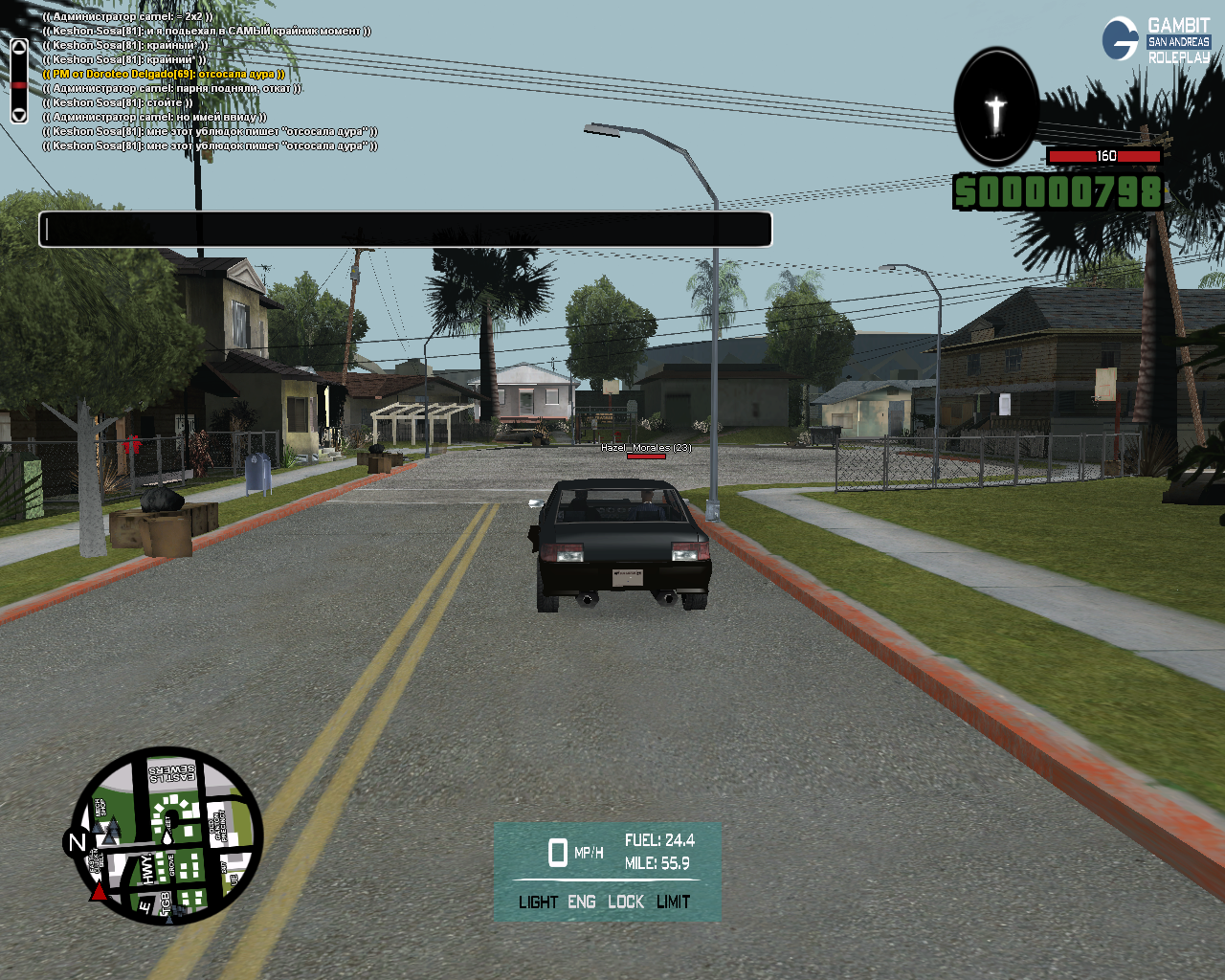The height and width of the screenshot is (980, 1225).
Task: Click the yellow PM from Doroteo Delgado
Action: (x=164, y=74)
